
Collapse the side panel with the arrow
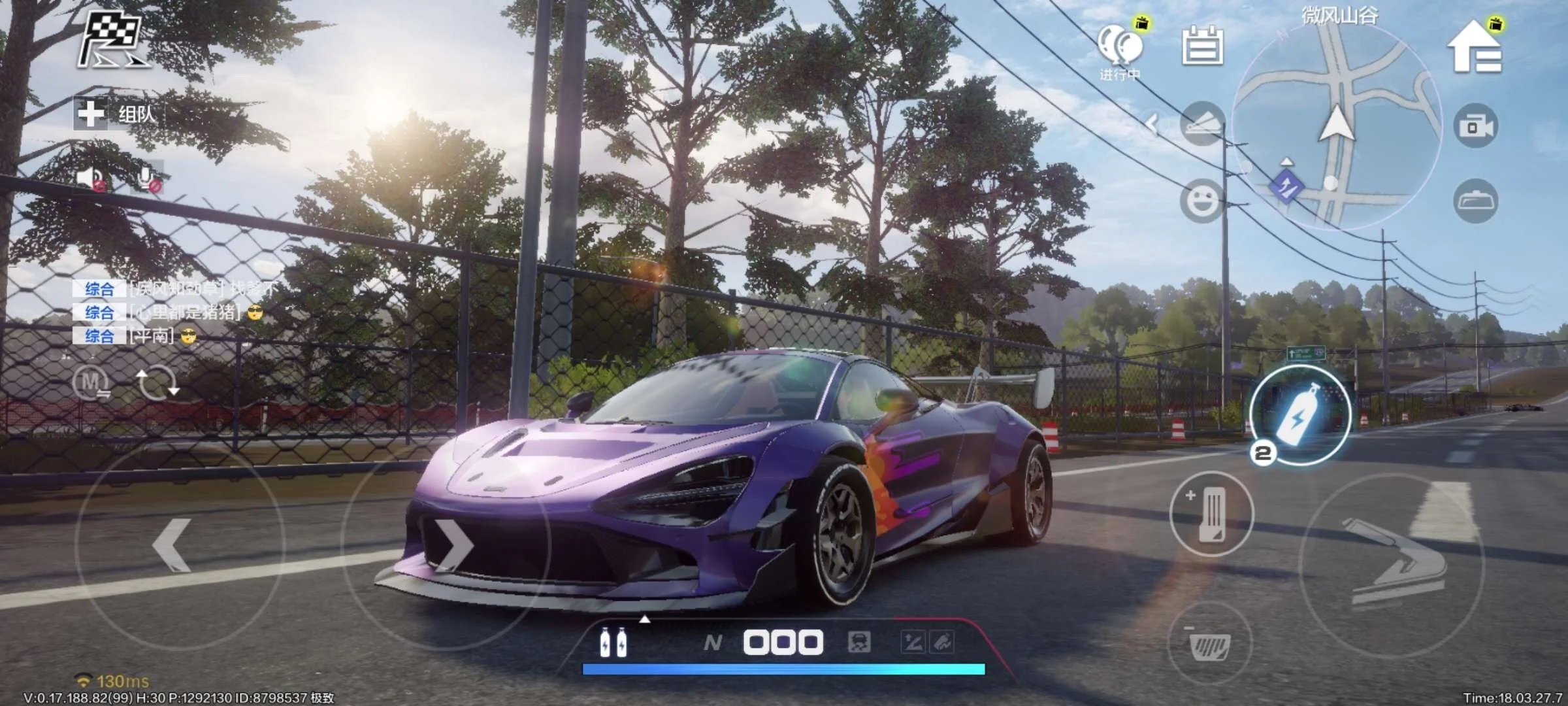pos(1152,124)
